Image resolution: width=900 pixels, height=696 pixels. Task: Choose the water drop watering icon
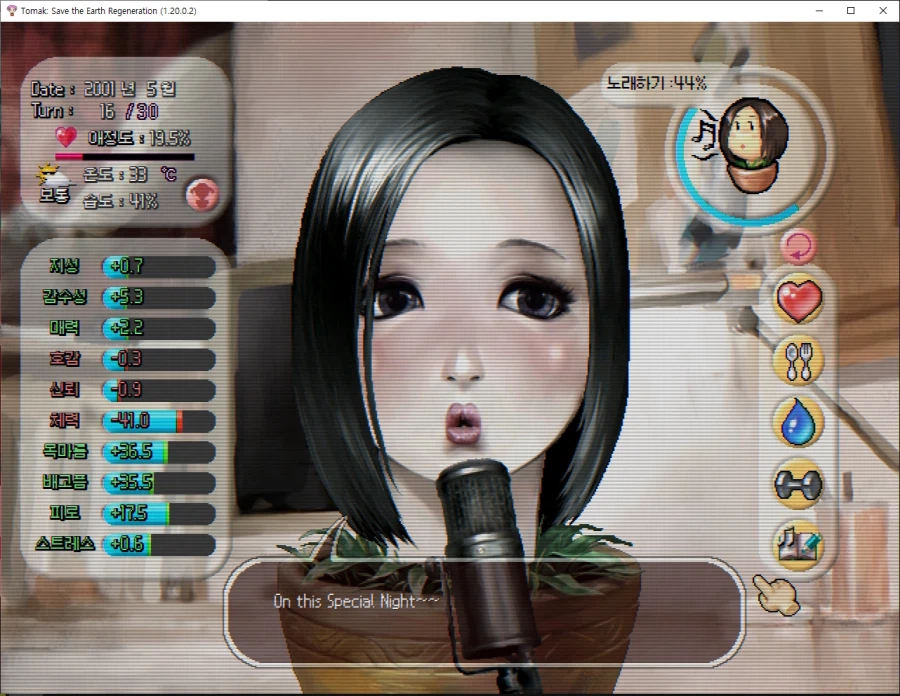tap(798, 422)
